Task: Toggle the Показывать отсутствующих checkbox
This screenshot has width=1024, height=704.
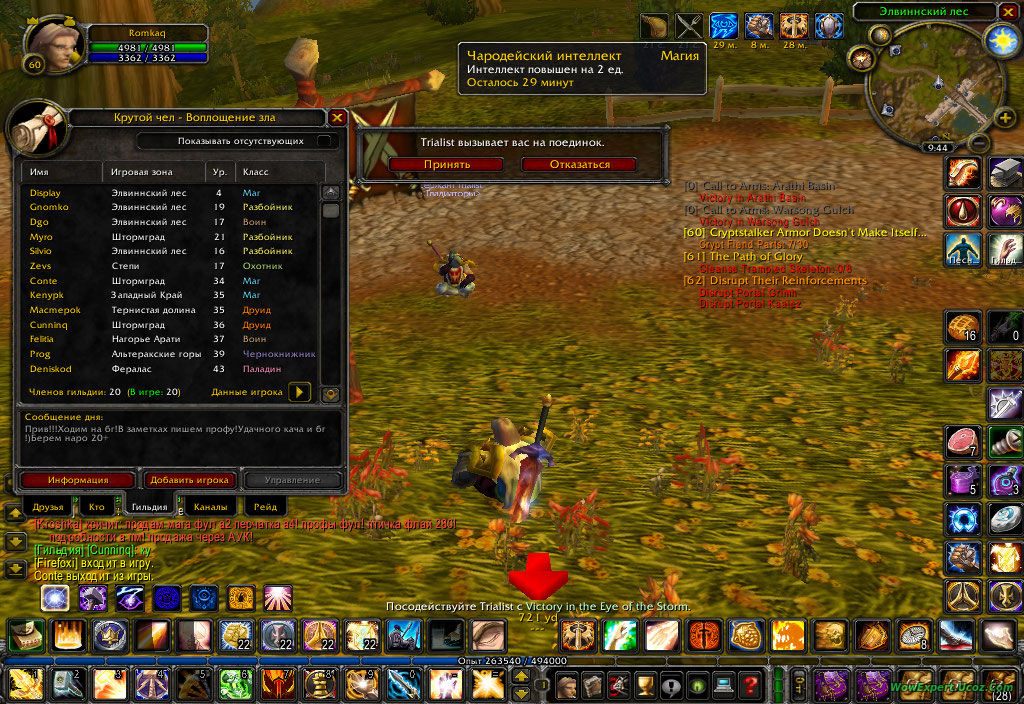Action: (x=323, y=141)
